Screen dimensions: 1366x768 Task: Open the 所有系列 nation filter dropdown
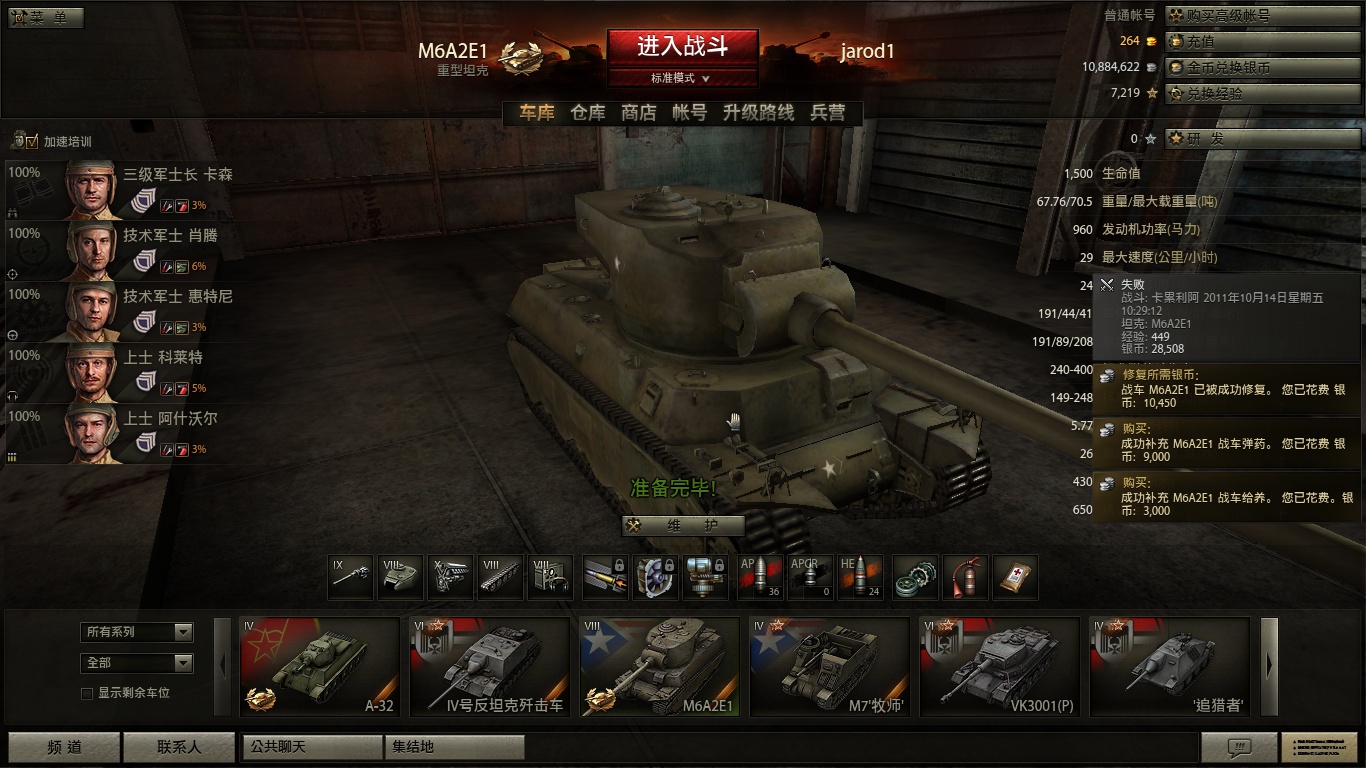coord(137,632)
